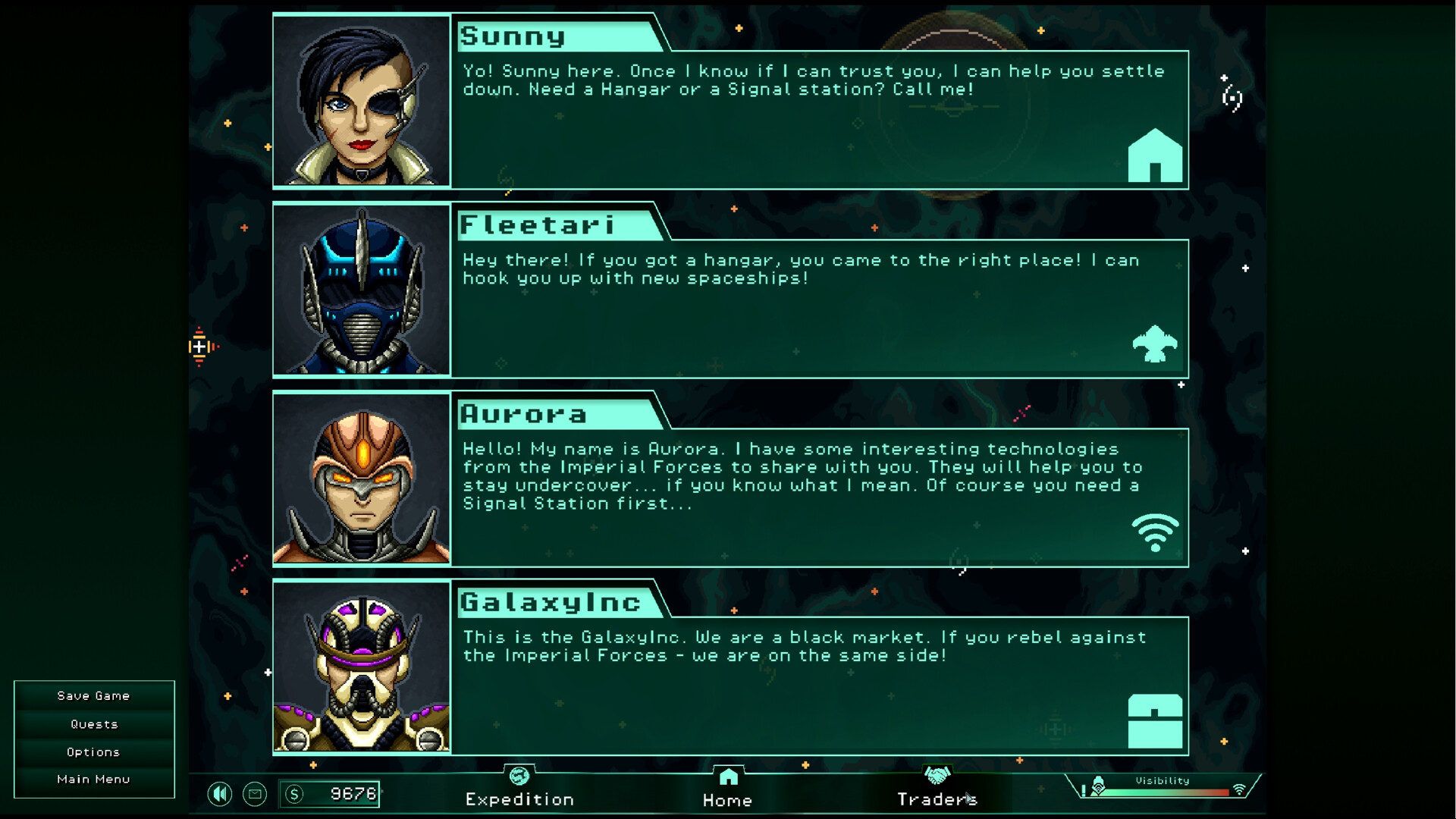
Task: Switch to the Traders tab
Action: tap(938, 799)
